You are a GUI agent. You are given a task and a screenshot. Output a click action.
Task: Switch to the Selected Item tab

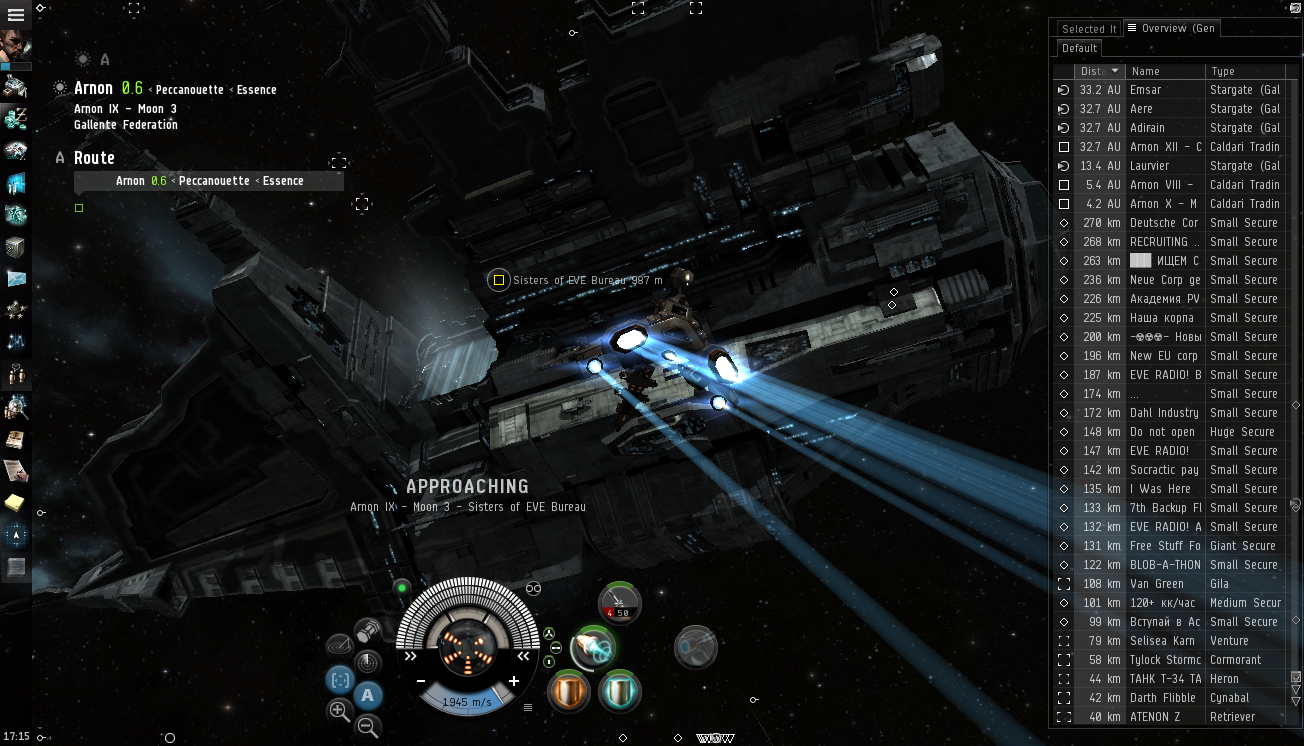coord(1089,29)
